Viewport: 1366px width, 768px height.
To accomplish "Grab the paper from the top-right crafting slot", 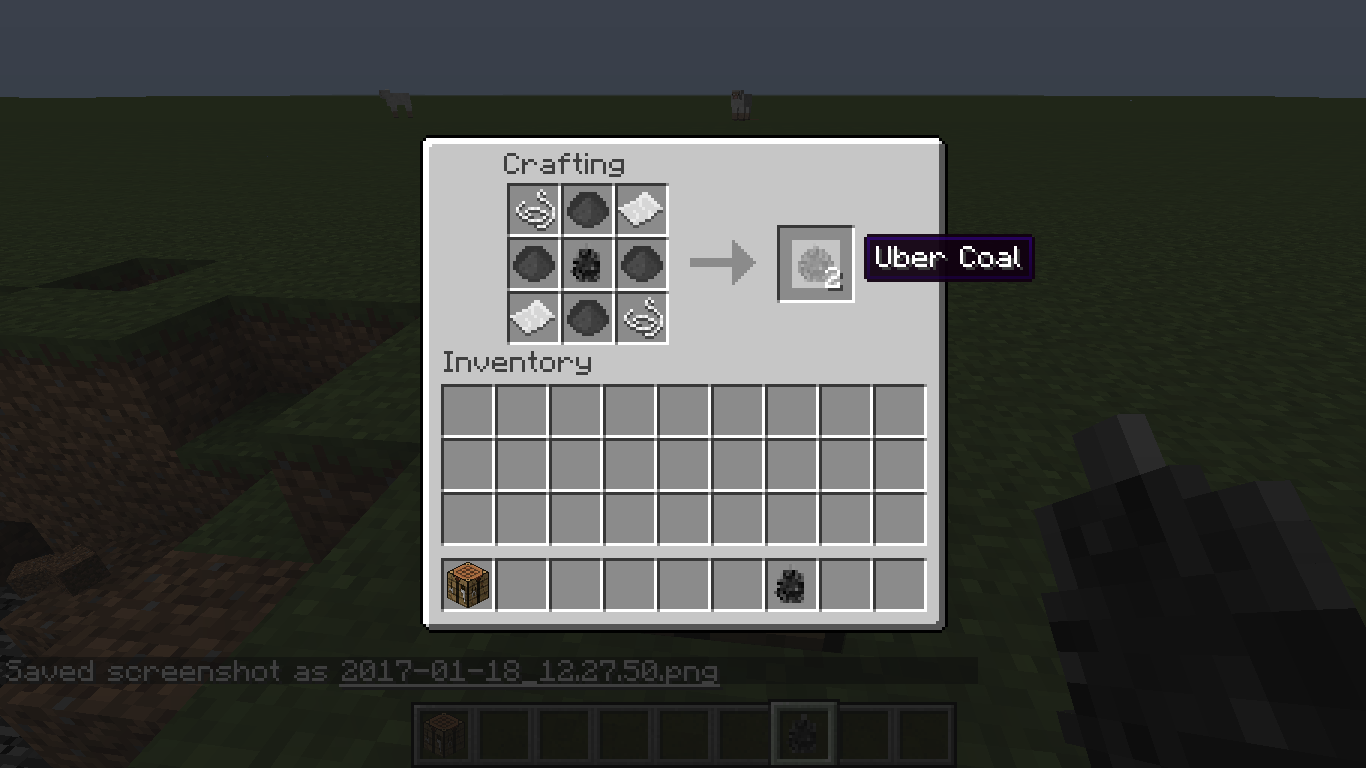I will 641,210.
